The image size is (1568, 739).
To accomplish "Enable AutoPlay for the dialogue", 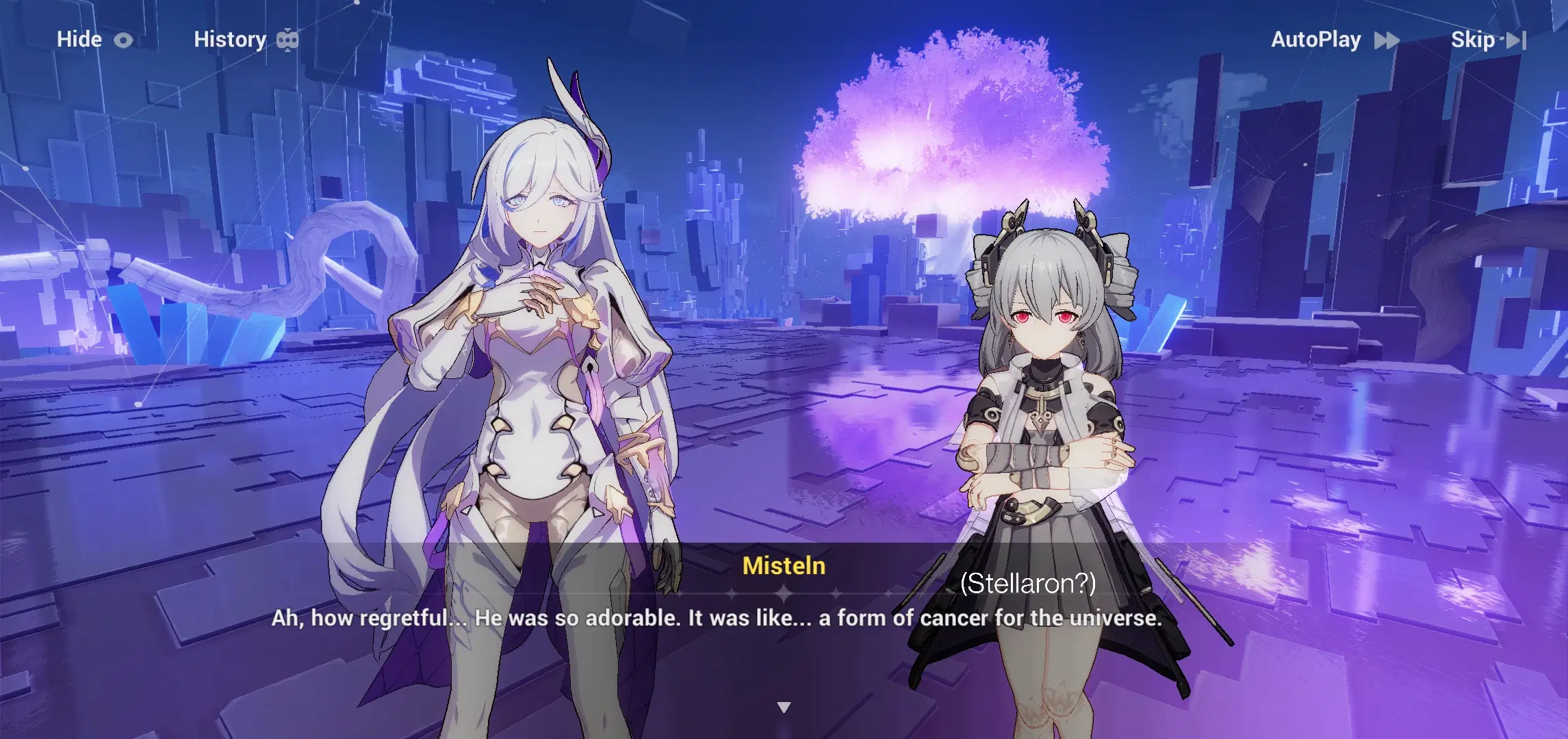I will coord(1317,39).
